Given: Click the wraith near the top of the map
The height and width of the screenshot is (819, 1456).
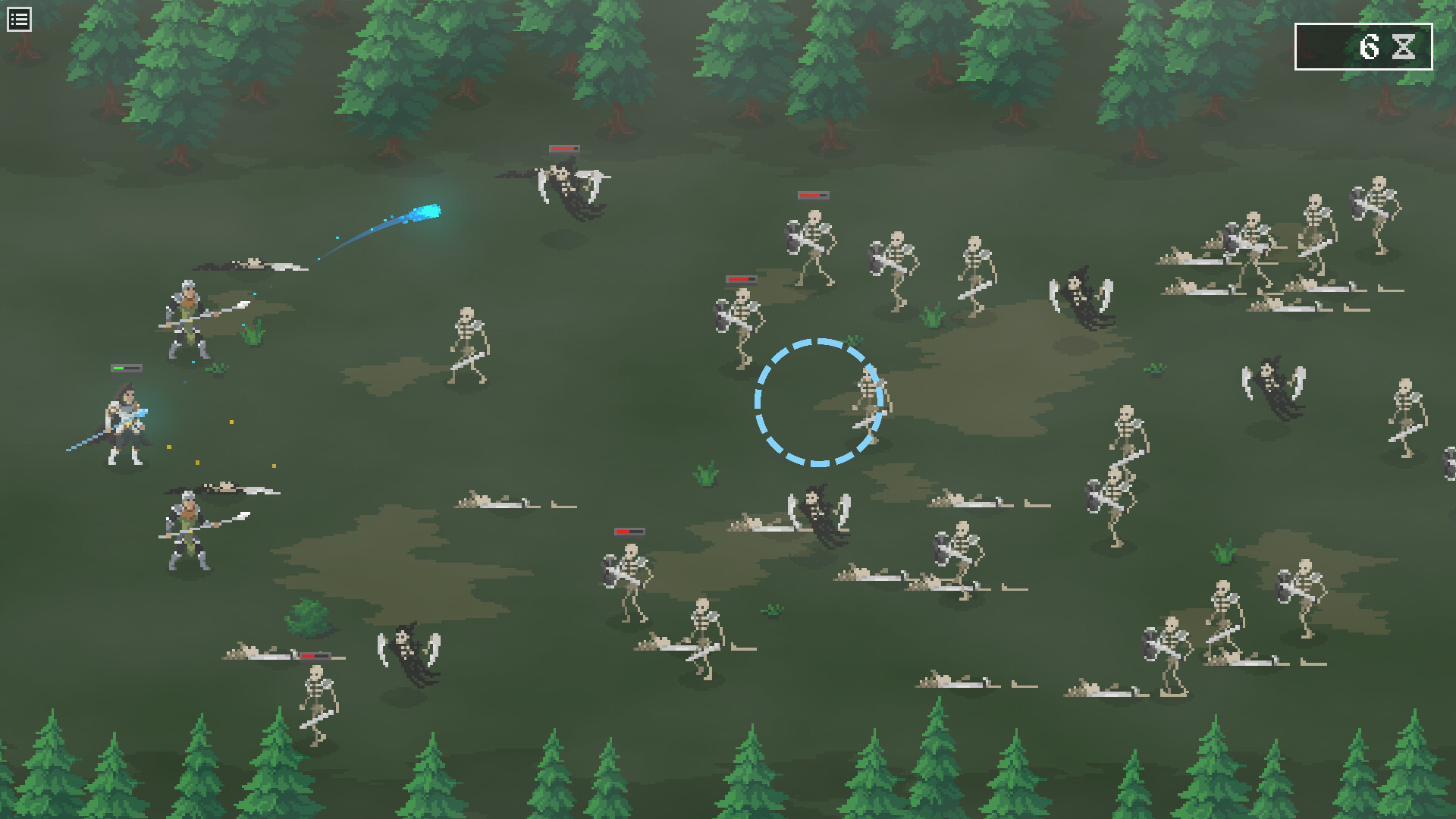Looking at the screenshot, I should 565,182.
